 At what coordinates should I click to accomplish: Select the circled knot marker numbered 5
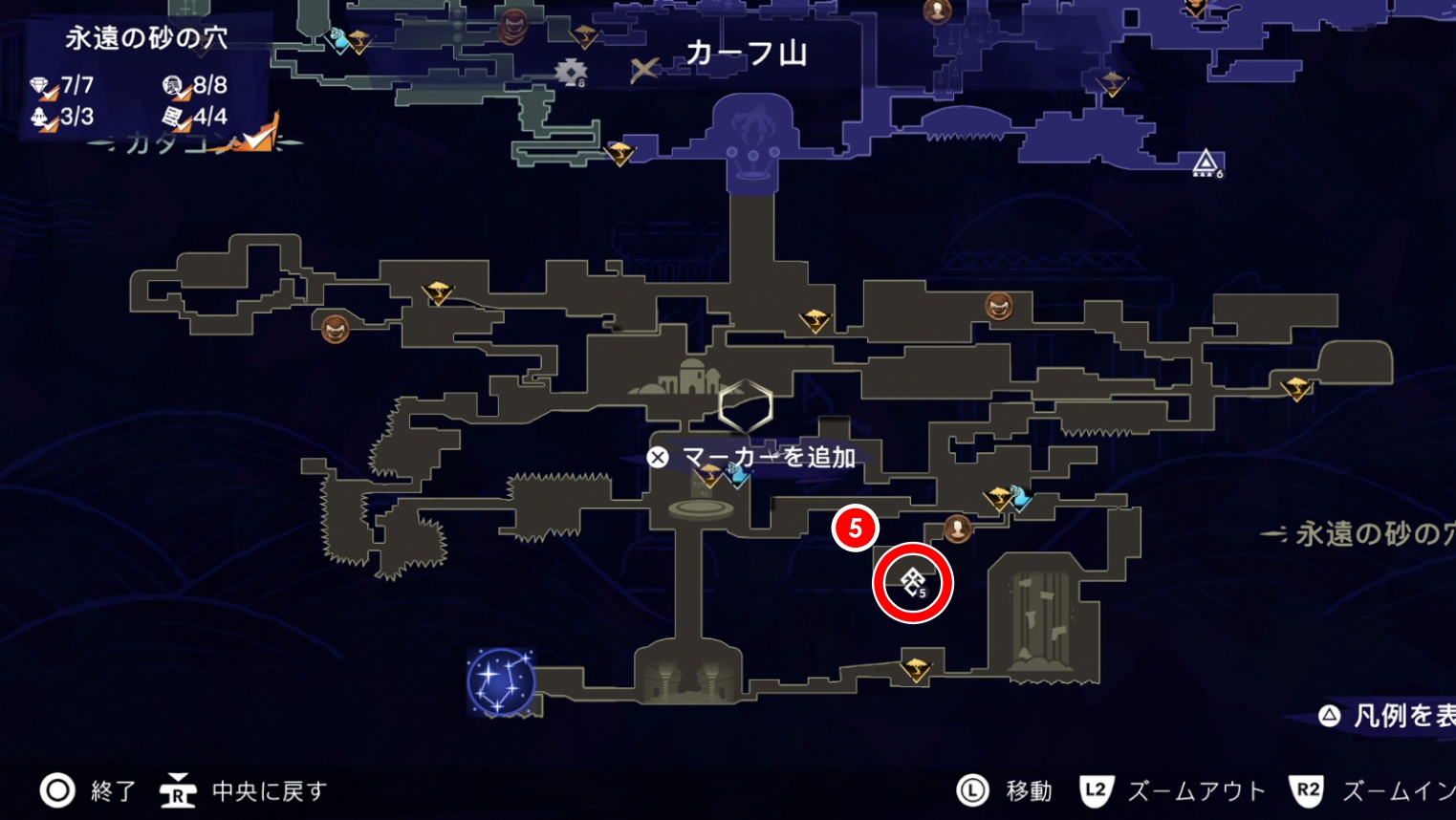[912, 581]
